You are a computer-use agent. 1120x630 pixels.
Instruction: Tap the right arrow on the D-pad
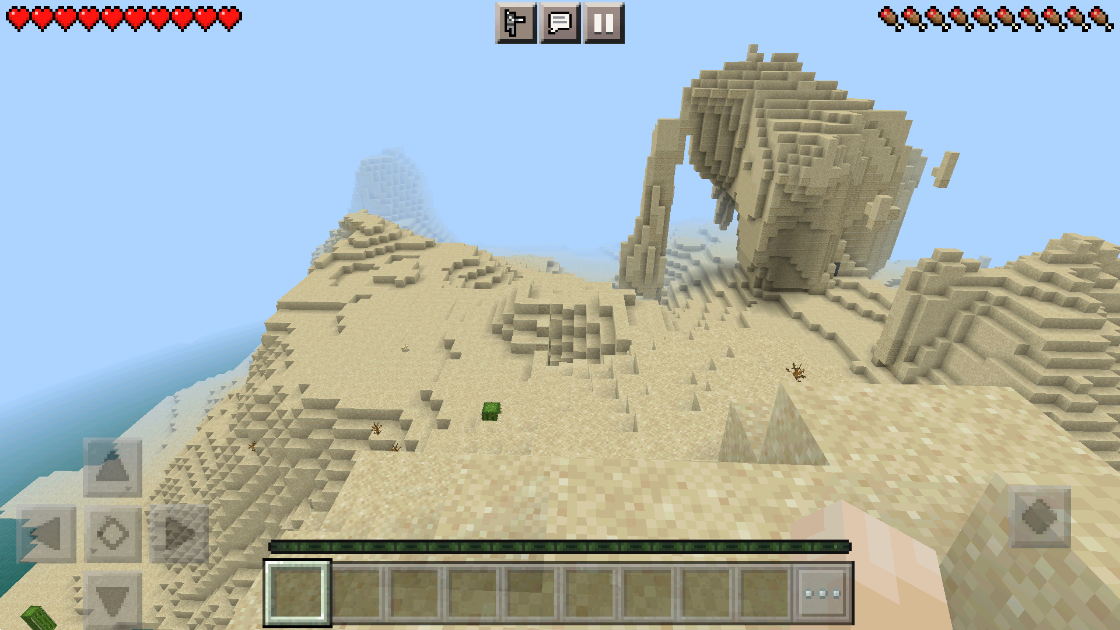(179, 534)
